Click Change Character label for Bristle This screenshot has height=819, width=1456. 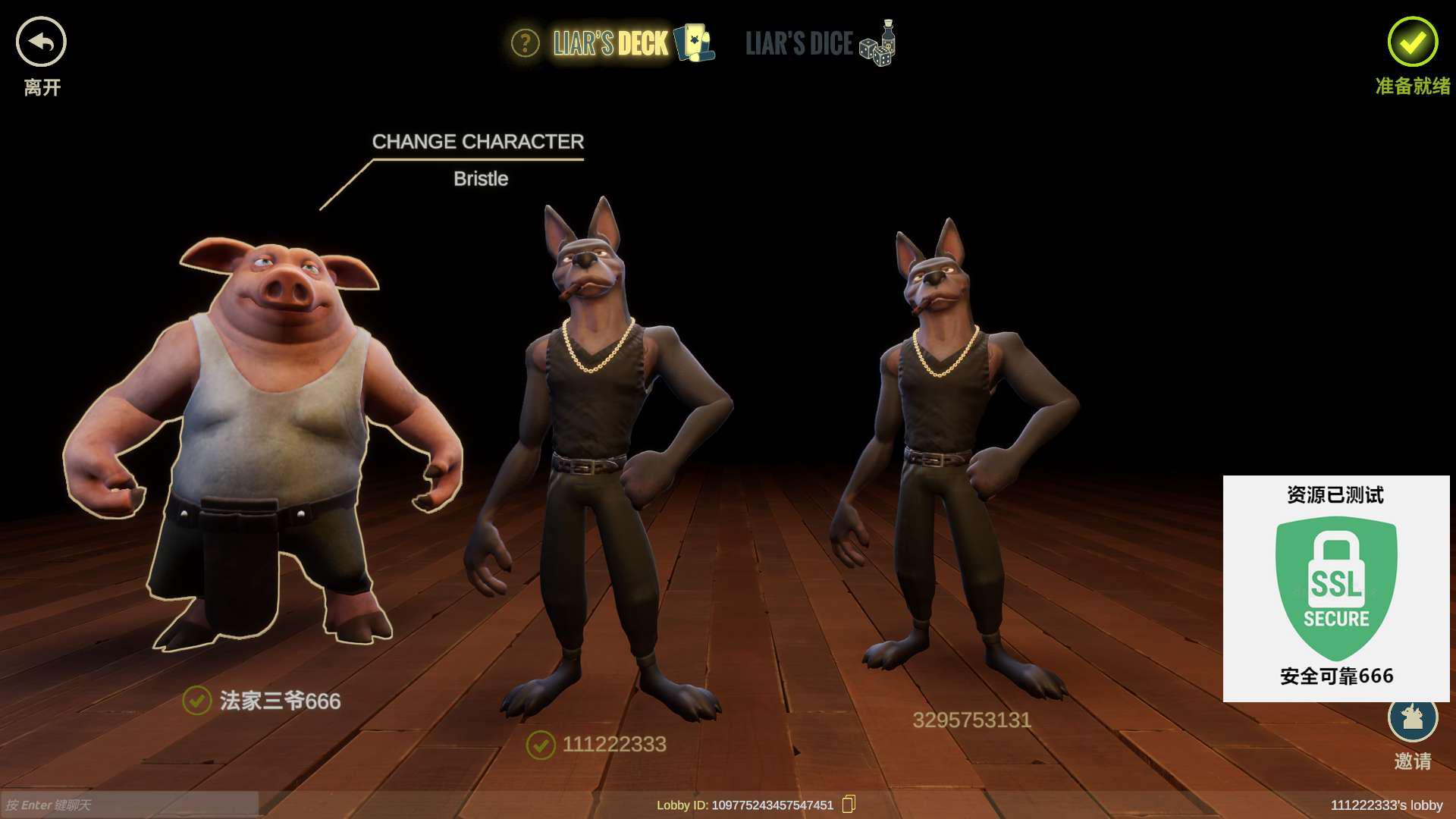tap(478, 142)
